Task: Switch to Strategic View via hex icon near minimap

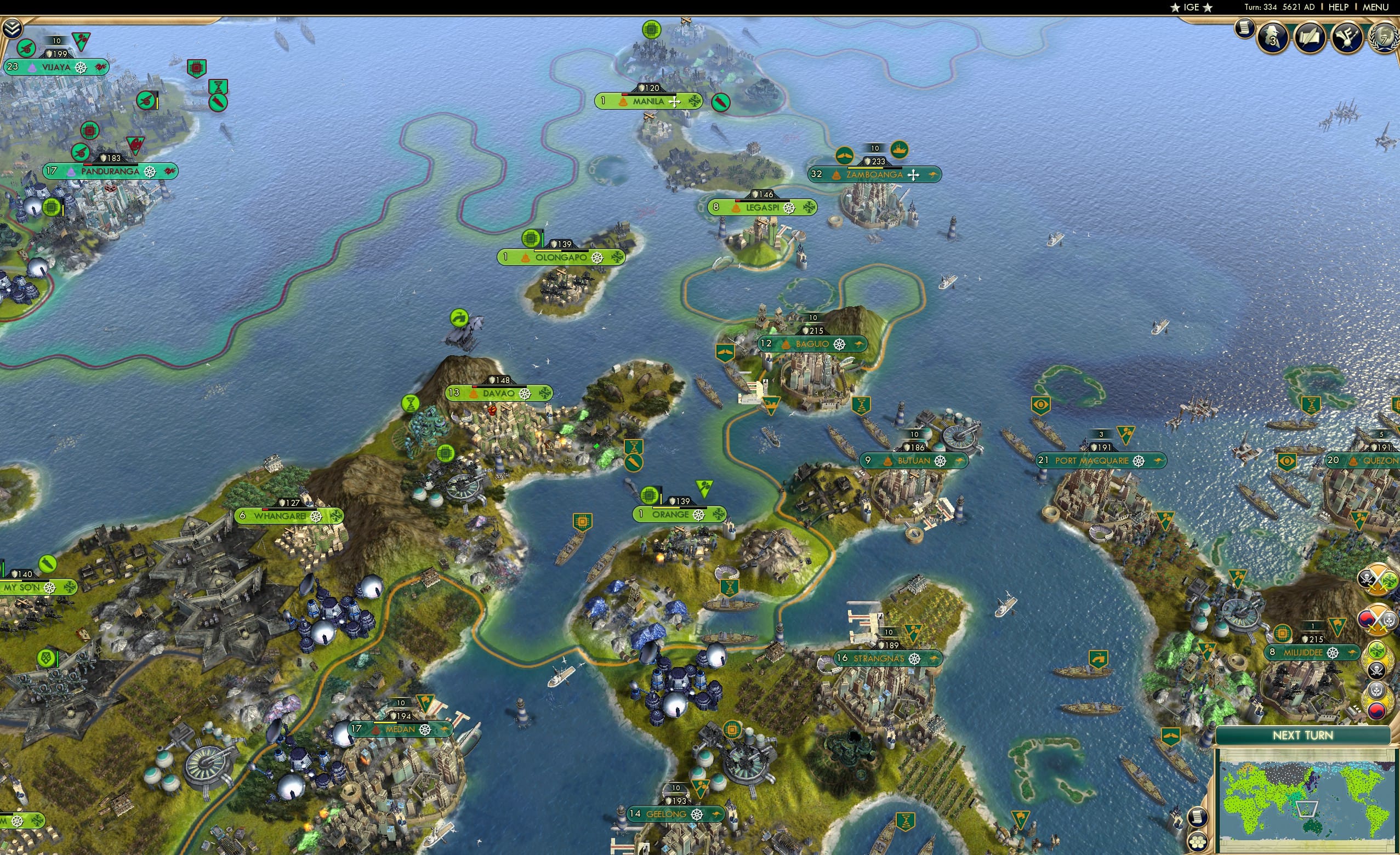Action: coord(1199,842)
